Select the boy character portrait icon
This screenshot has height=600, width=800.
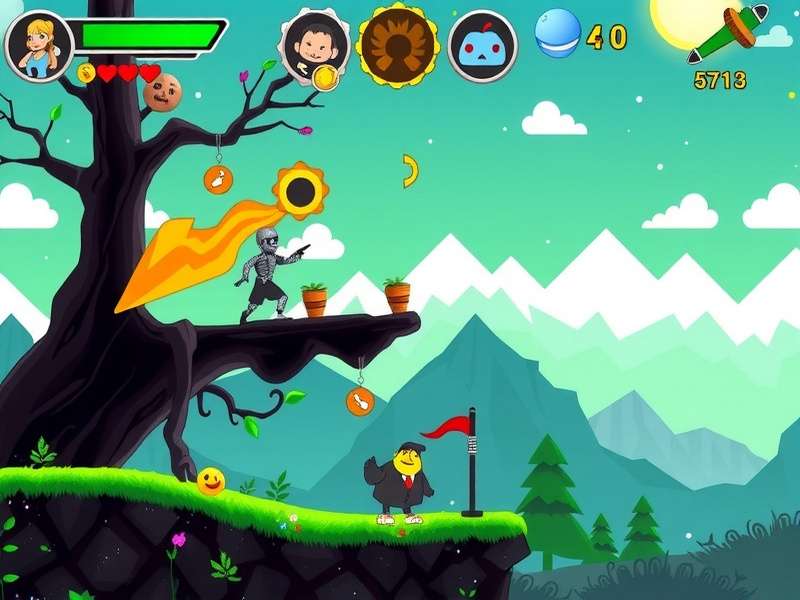[x=314, y=45]
